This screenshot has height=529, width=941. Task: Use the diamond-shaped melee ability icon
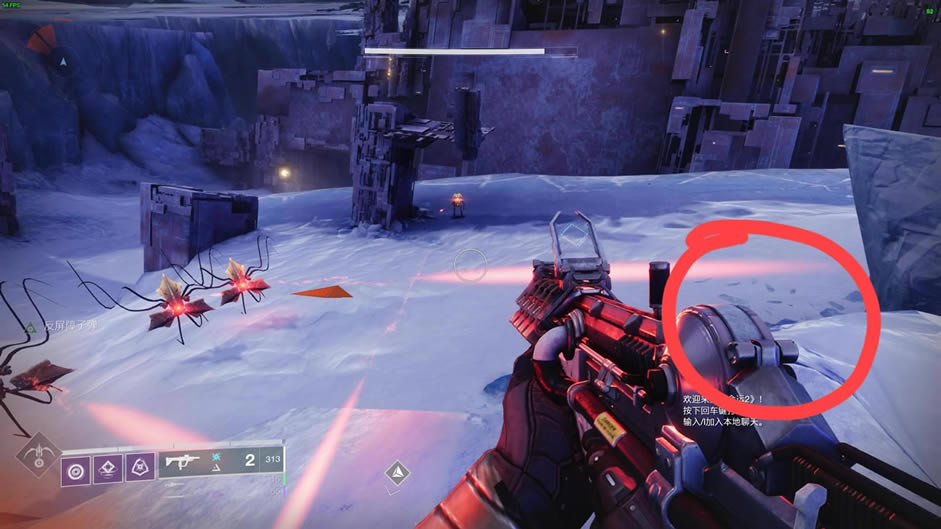tap(107, 469)
